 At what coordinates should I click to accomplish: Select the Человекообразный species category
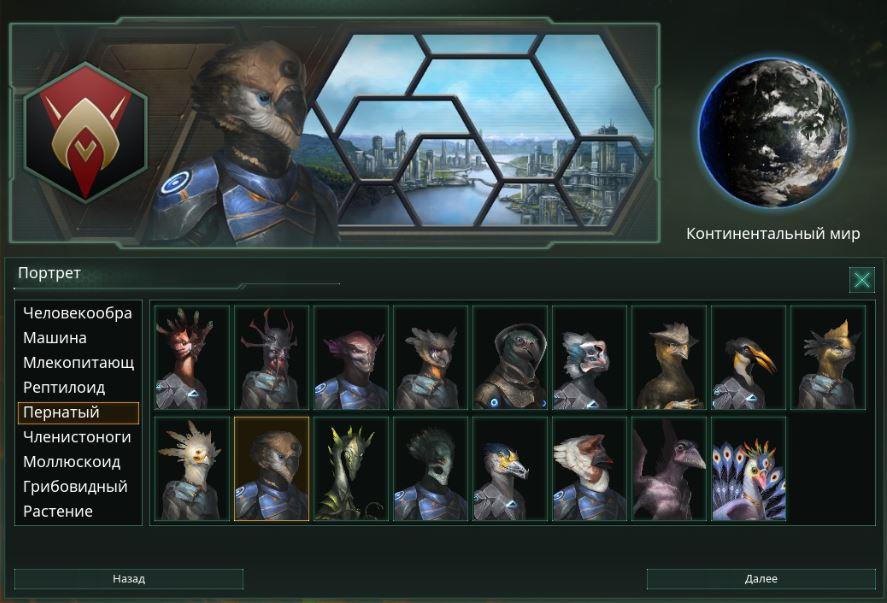point(77,313)
